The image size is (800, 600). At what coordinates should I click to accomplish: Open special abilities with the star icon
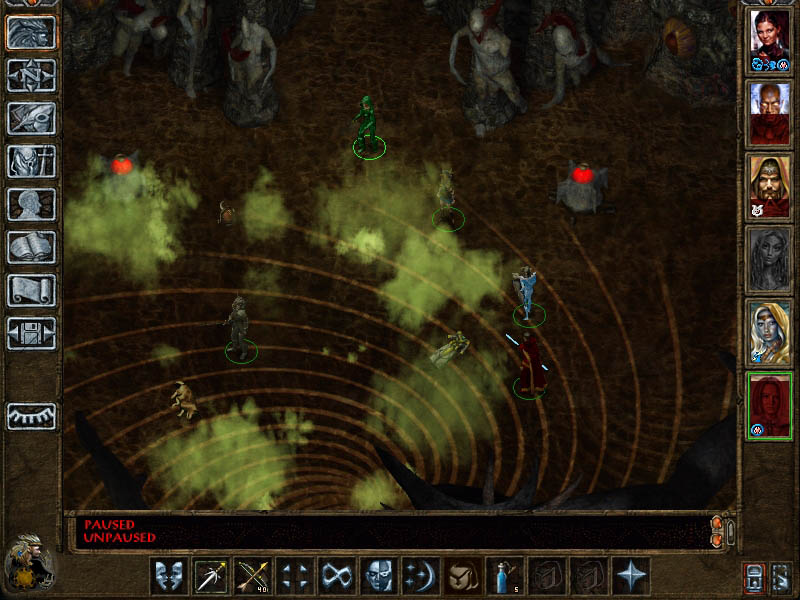click(x=631, y=577)
